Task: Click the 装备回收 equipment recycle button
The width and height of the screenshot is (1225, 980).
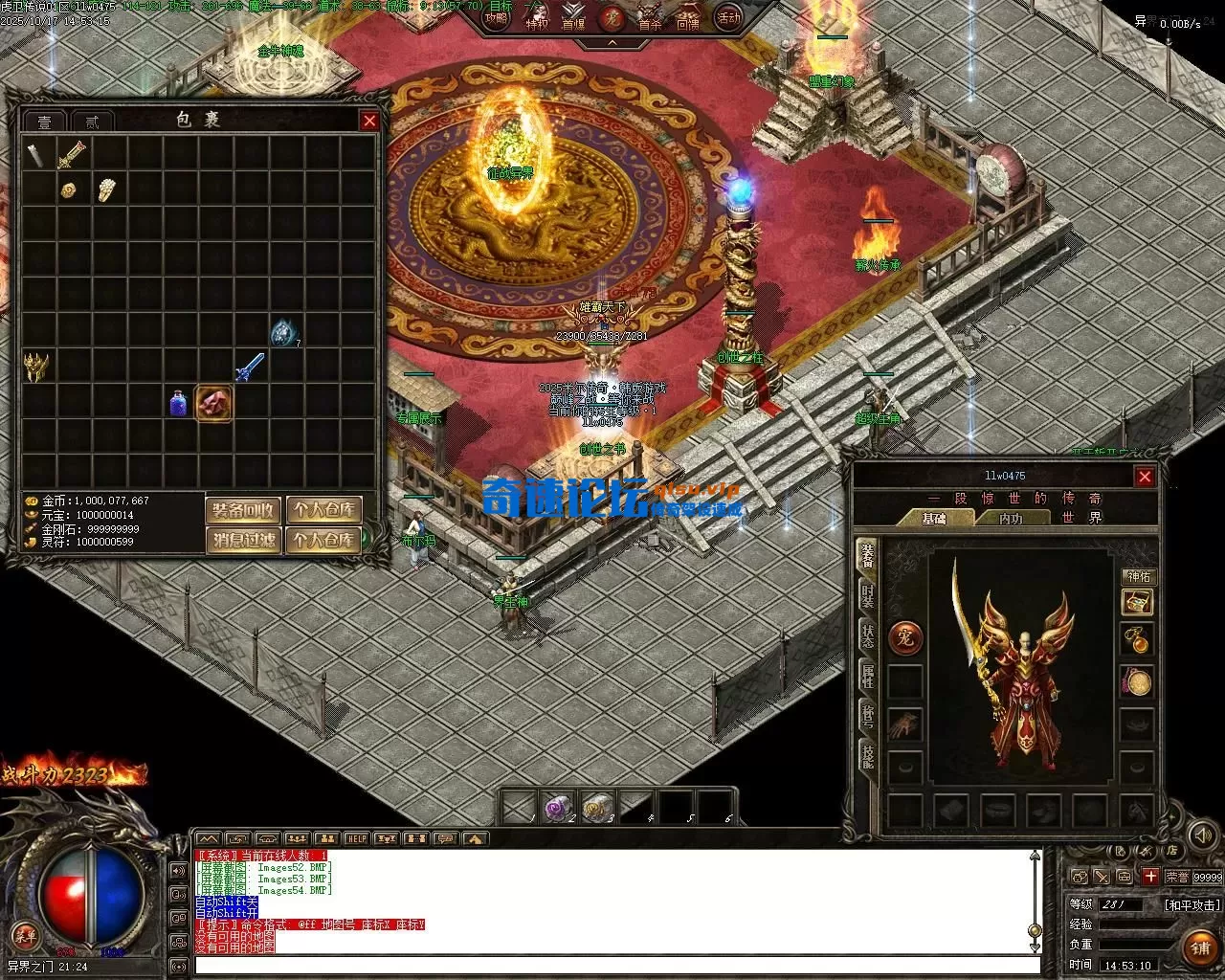Action: pos(243,510)
